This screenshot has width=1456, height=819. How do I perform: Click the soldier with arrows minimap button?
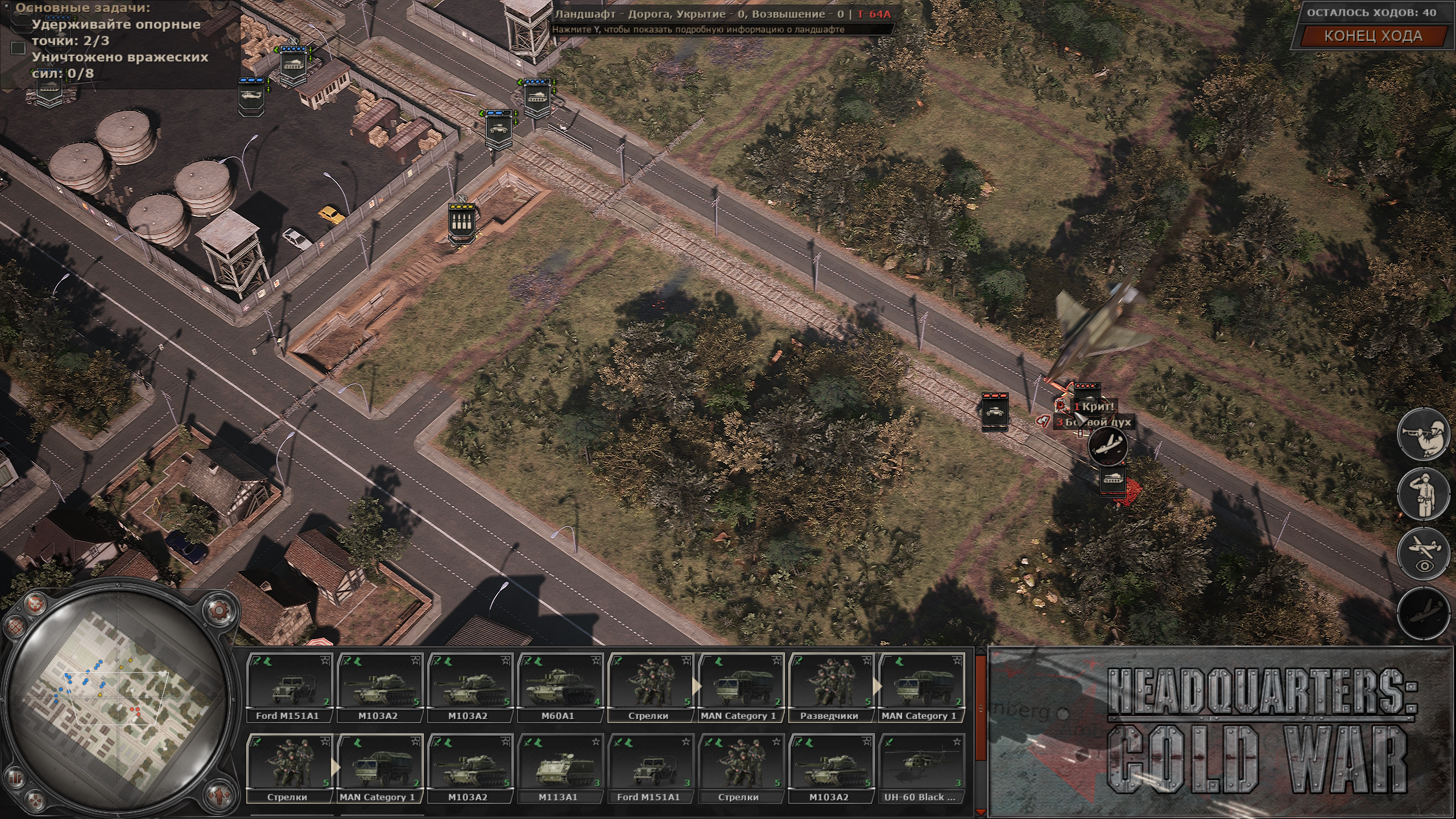219,794
